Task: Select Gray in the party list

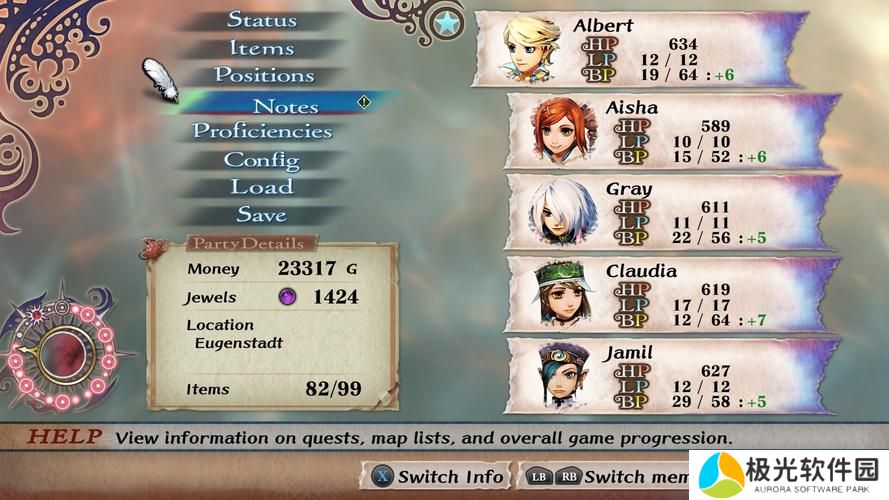Action: point(672,212)
